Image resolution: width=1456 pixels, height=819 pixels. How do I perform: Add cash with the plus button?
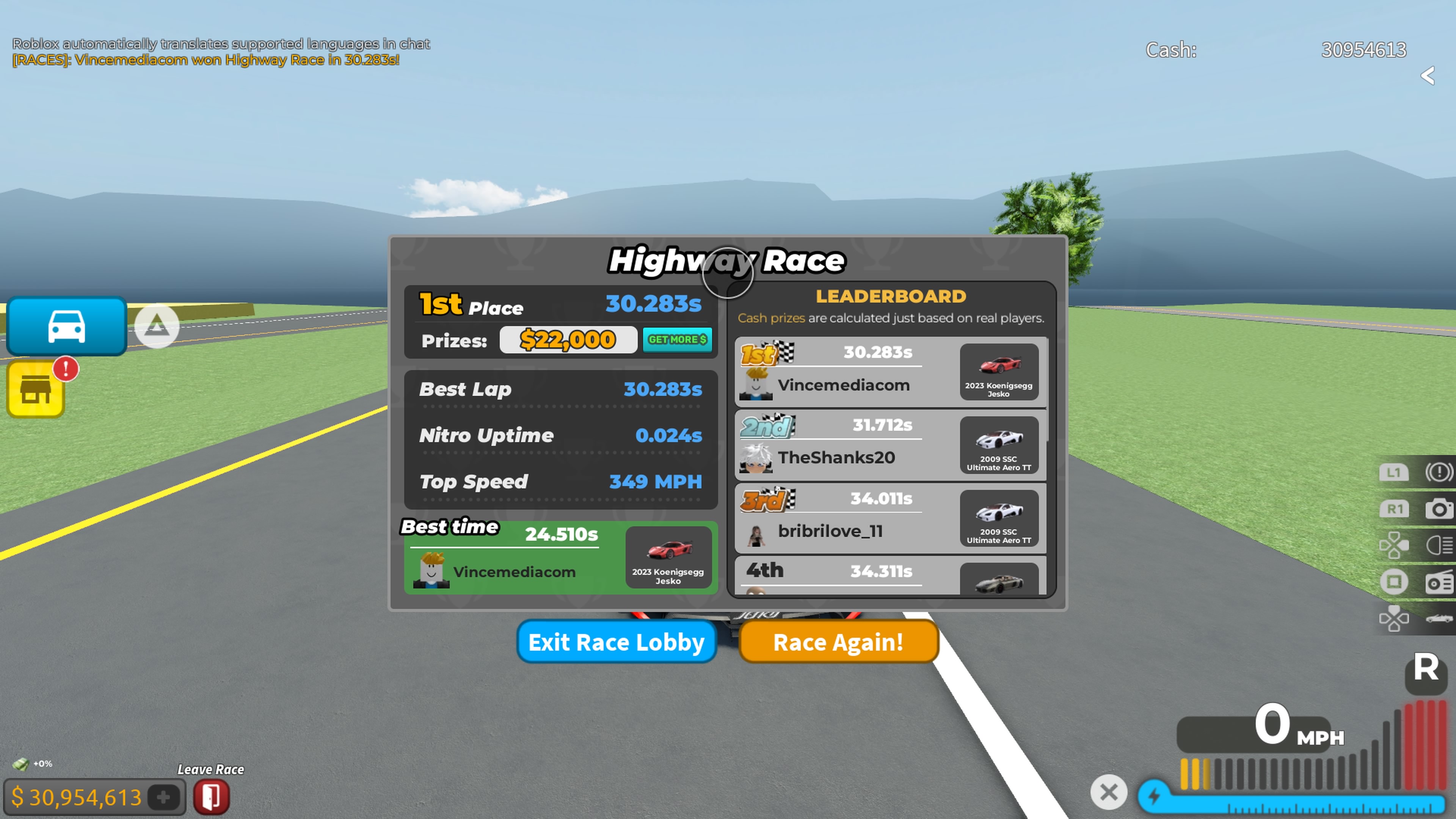(x=163, y=797)
